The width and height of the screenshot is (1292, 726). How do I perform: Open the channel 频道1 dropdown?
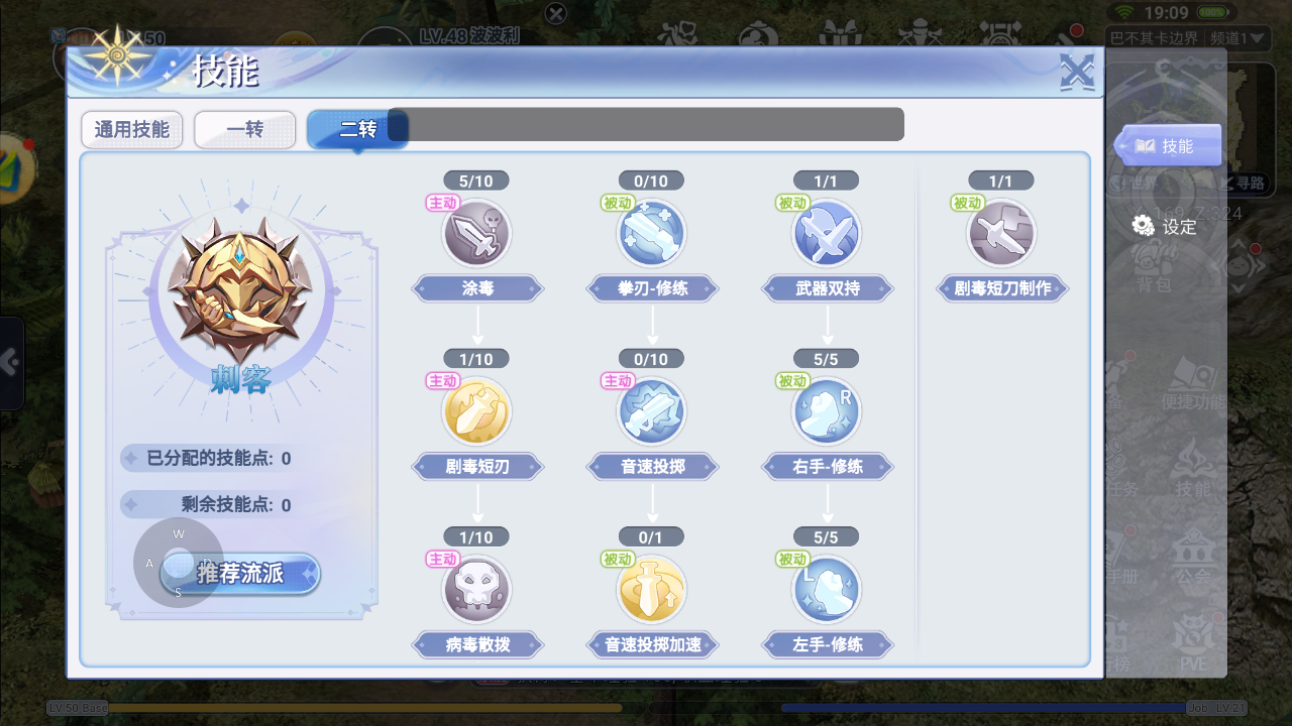[1239, 39]
